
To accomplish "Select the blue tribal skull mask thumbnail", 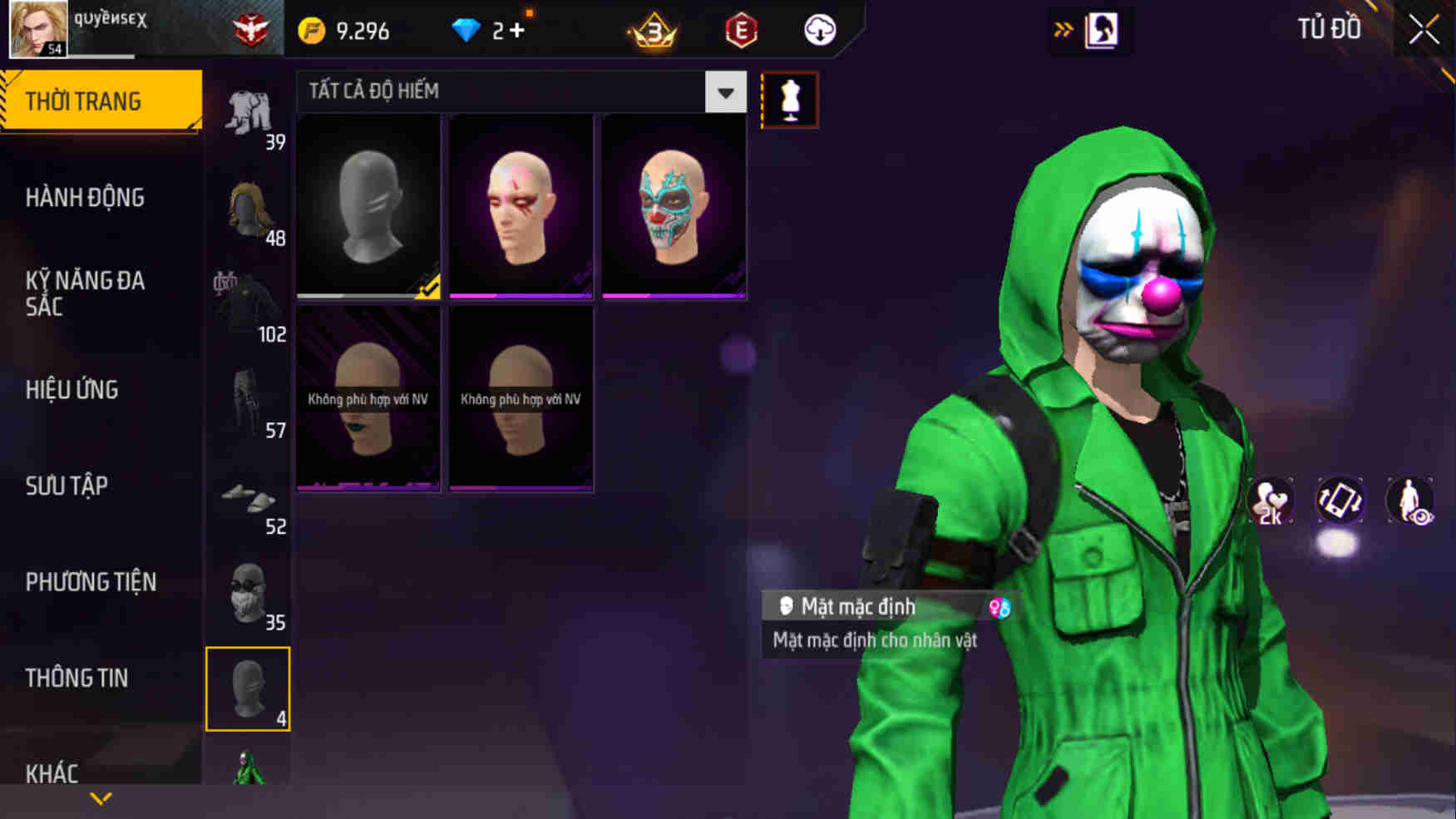I will (x=673, y=205).
